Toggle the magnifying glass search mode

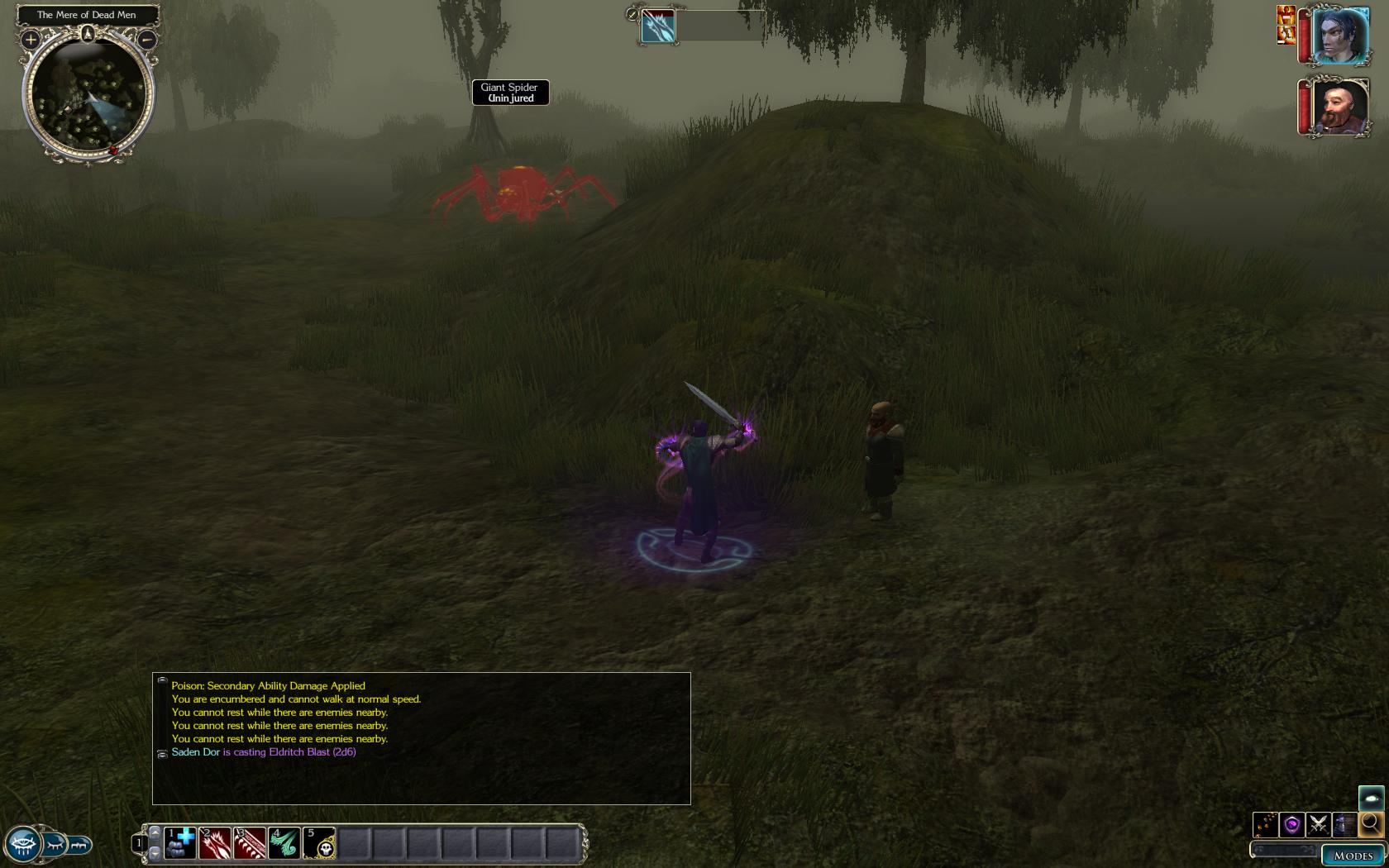pyautogui.click(x=1371, y=824)
